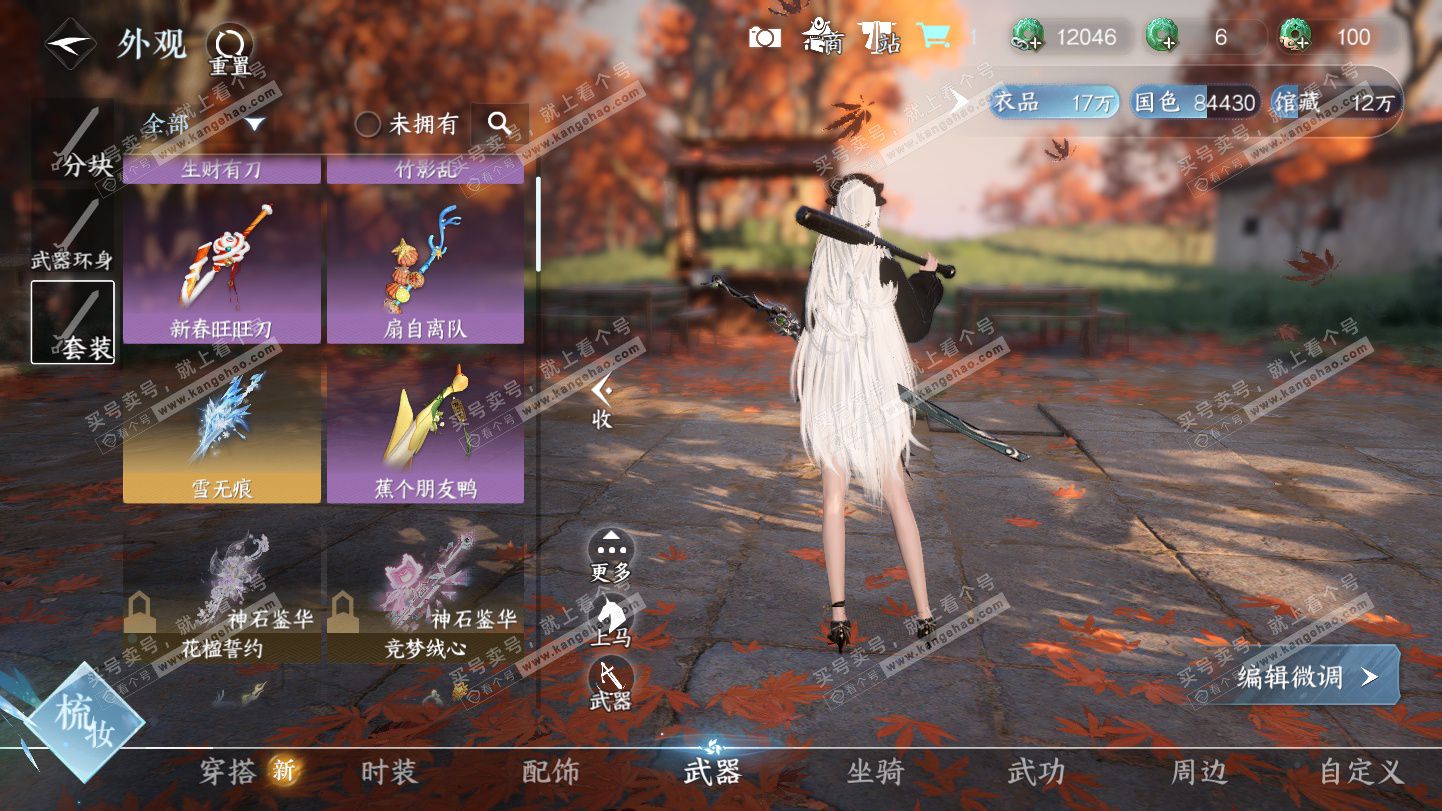1442x811 pixels.
Task: Collapse the panel with 收 arrow
Action: tap(601, 400)
